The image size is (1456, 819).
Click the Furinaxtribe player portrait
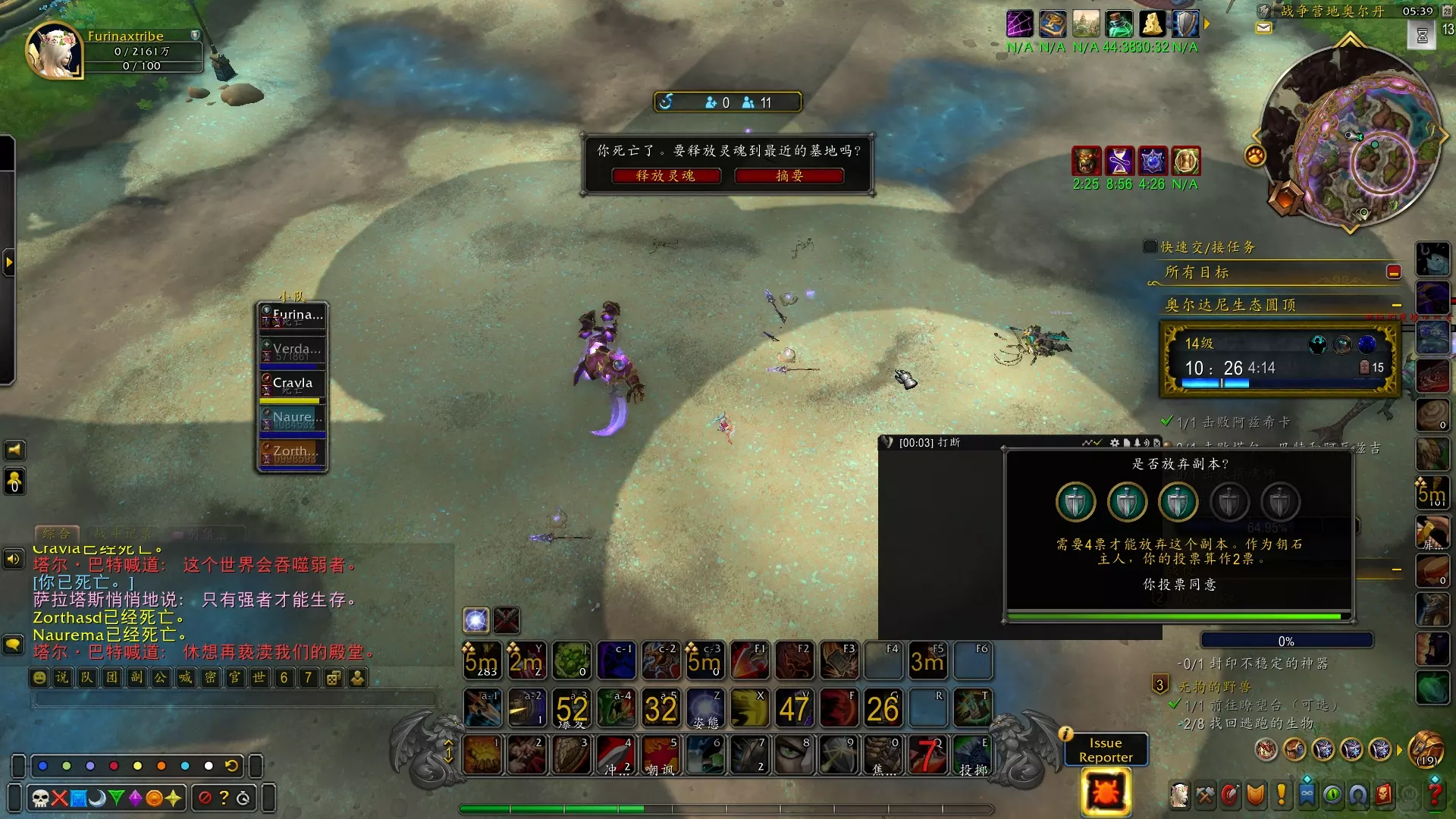[x=52, y=52]
